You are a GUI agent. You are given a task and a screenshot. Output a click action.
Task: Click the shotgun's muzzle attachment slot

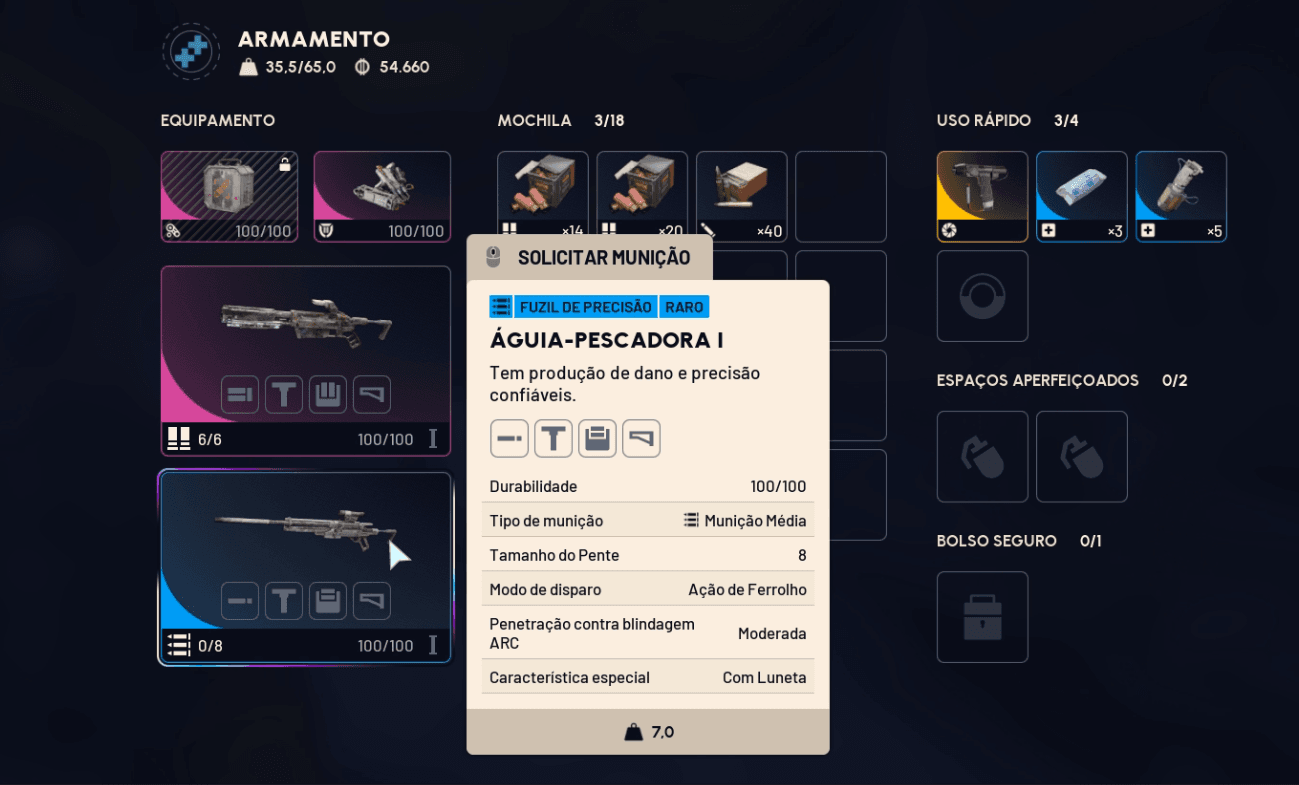240,395
